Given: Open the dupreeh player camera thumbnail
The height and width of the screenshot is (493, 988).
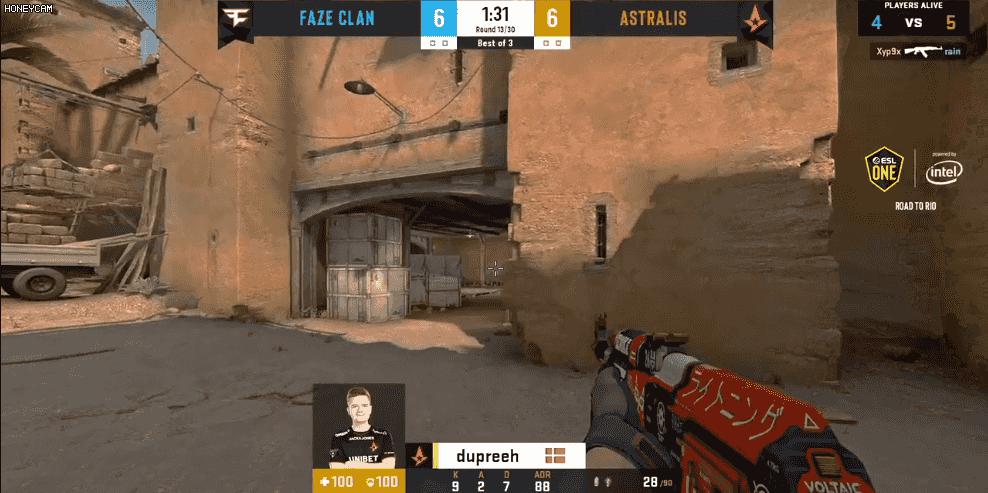Looking at the screenshot, I should [x=359, y=426].
